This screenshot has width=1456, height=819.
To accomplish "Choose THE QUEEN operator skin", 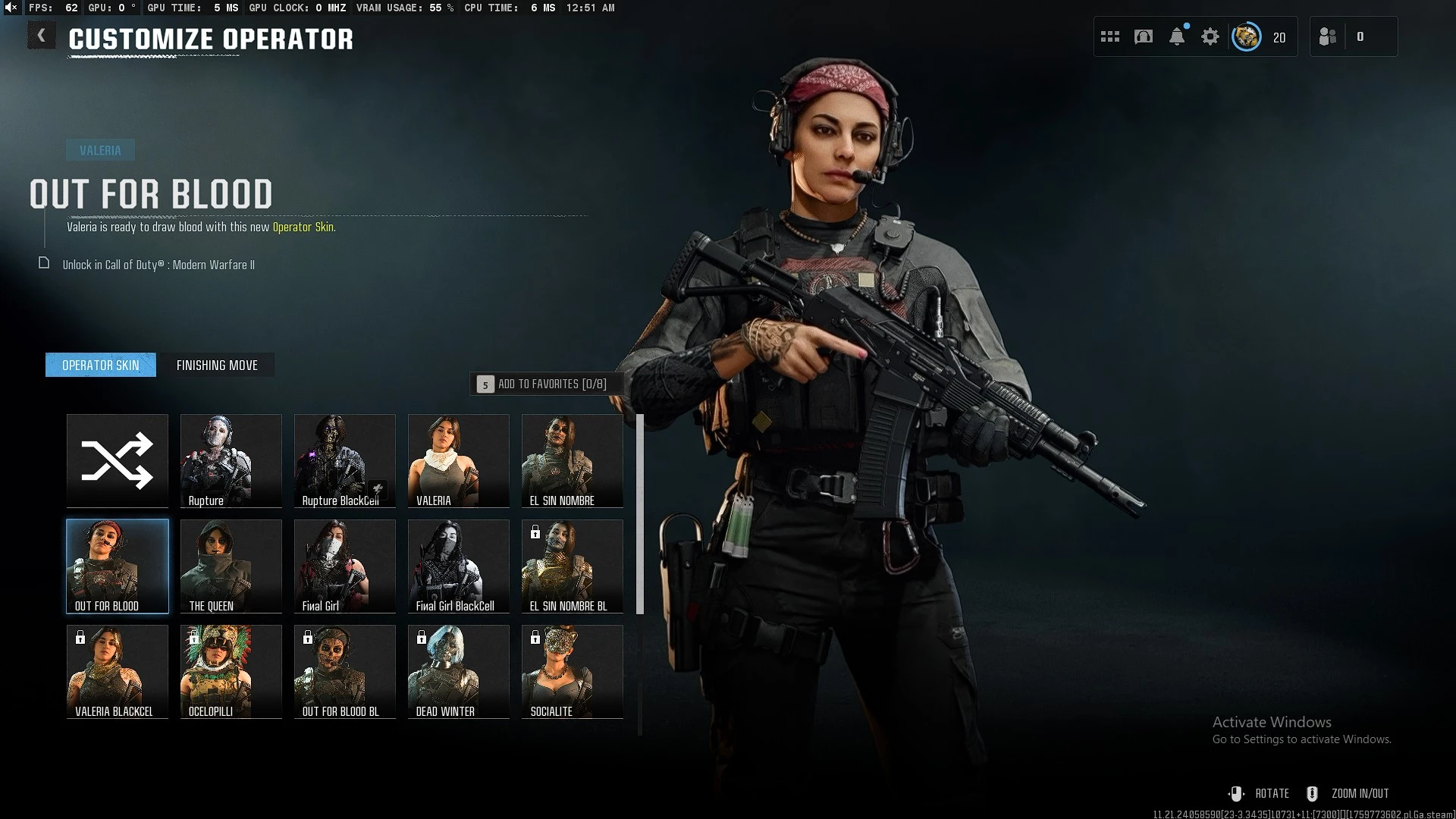I will pyautogui.click(x=231, y=566).
